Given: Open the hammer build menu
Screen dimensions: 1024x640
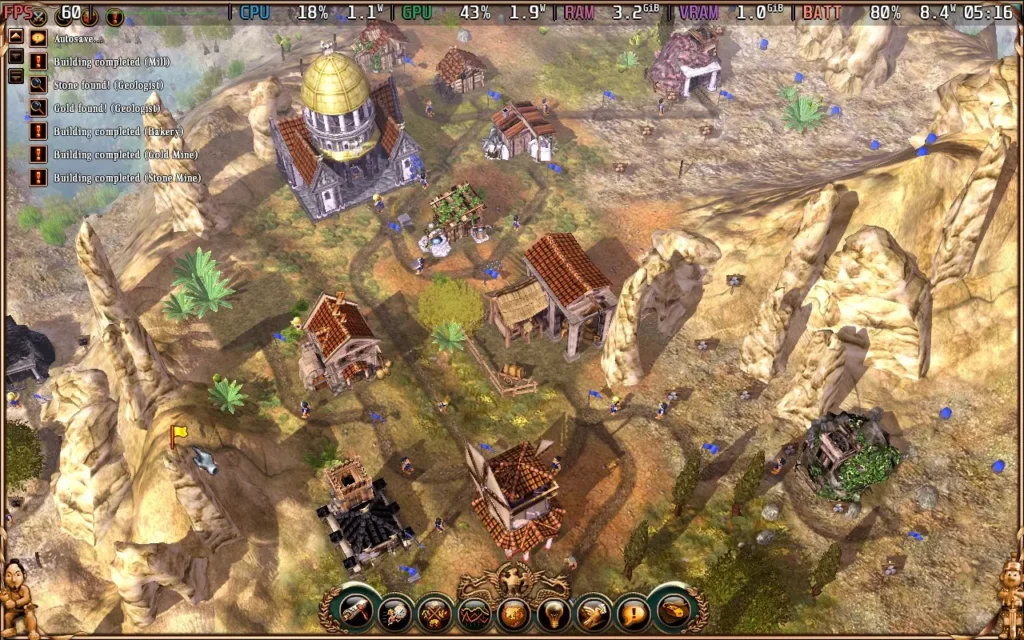Looking at the screenshot, I should 356,611.
